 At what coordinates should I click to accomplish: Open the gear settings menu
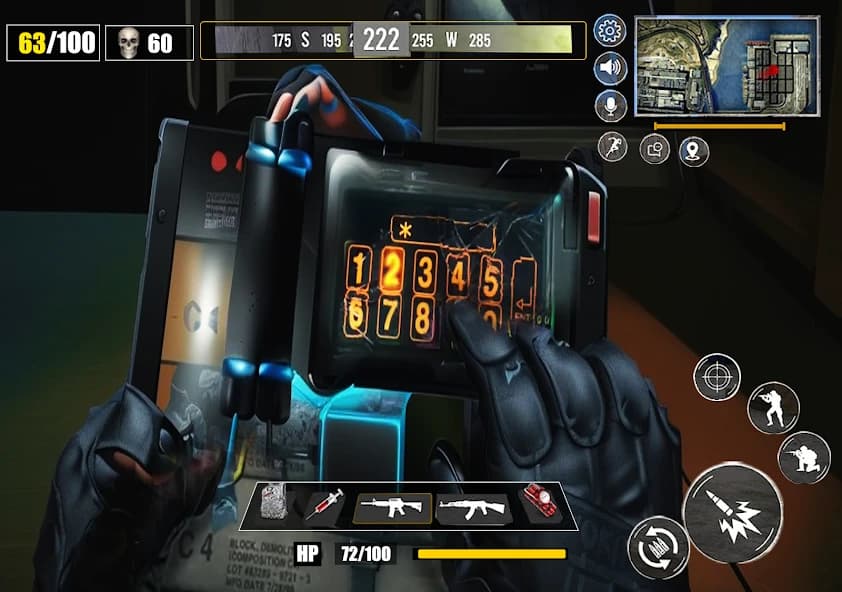point(609,30)
